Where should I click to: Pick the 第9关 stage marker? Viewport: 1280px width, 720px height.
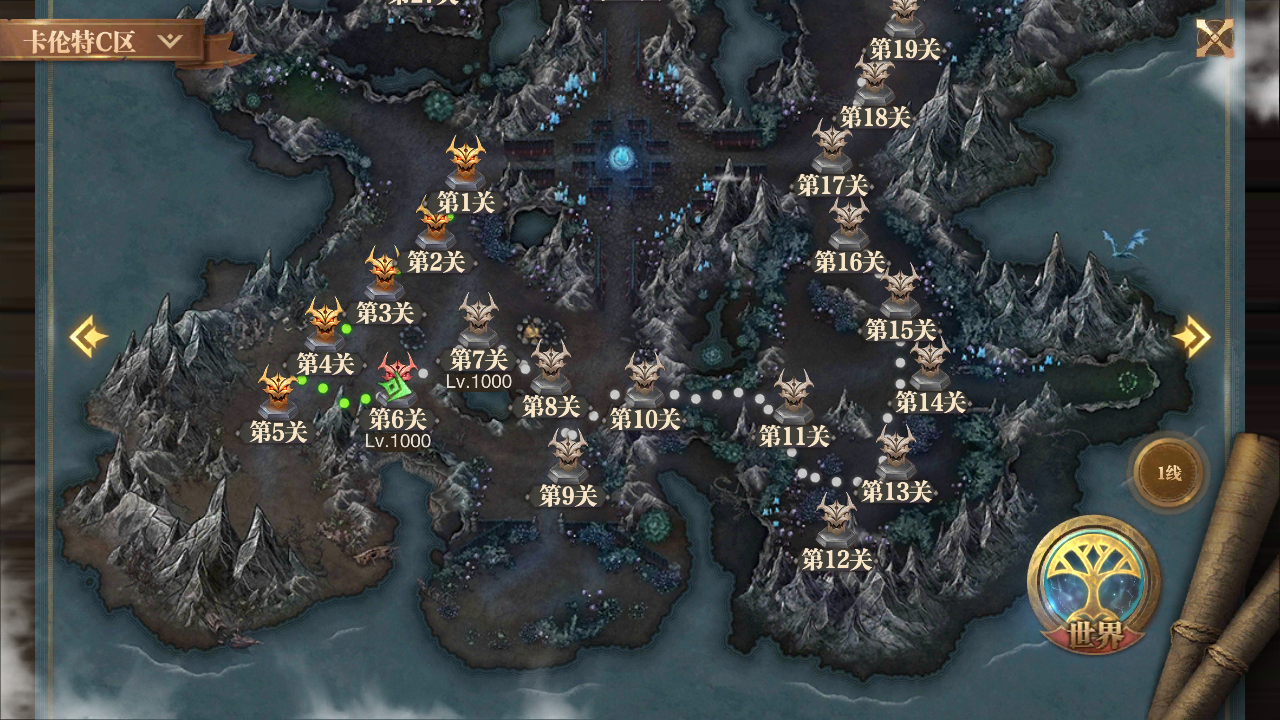[x=568, y=456]
